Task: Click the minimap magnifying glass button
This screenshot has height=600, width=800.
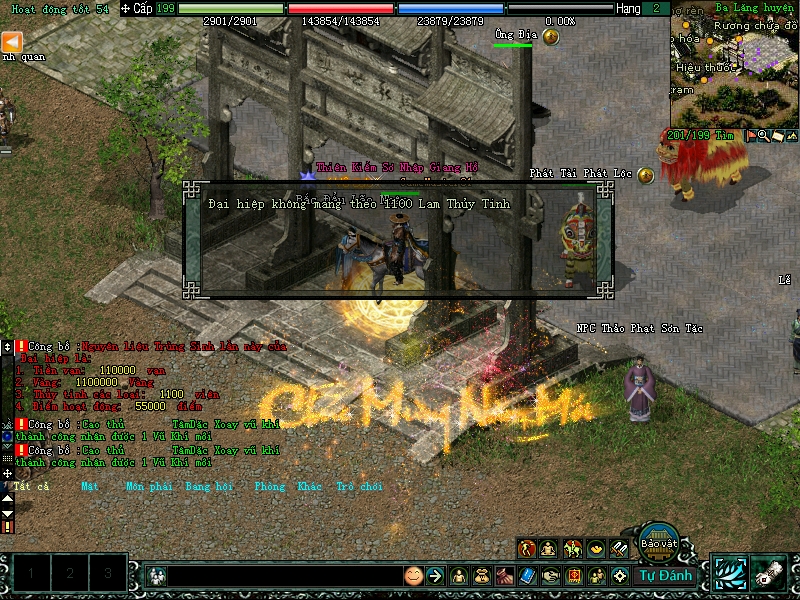Action: [x=764, y=135]
